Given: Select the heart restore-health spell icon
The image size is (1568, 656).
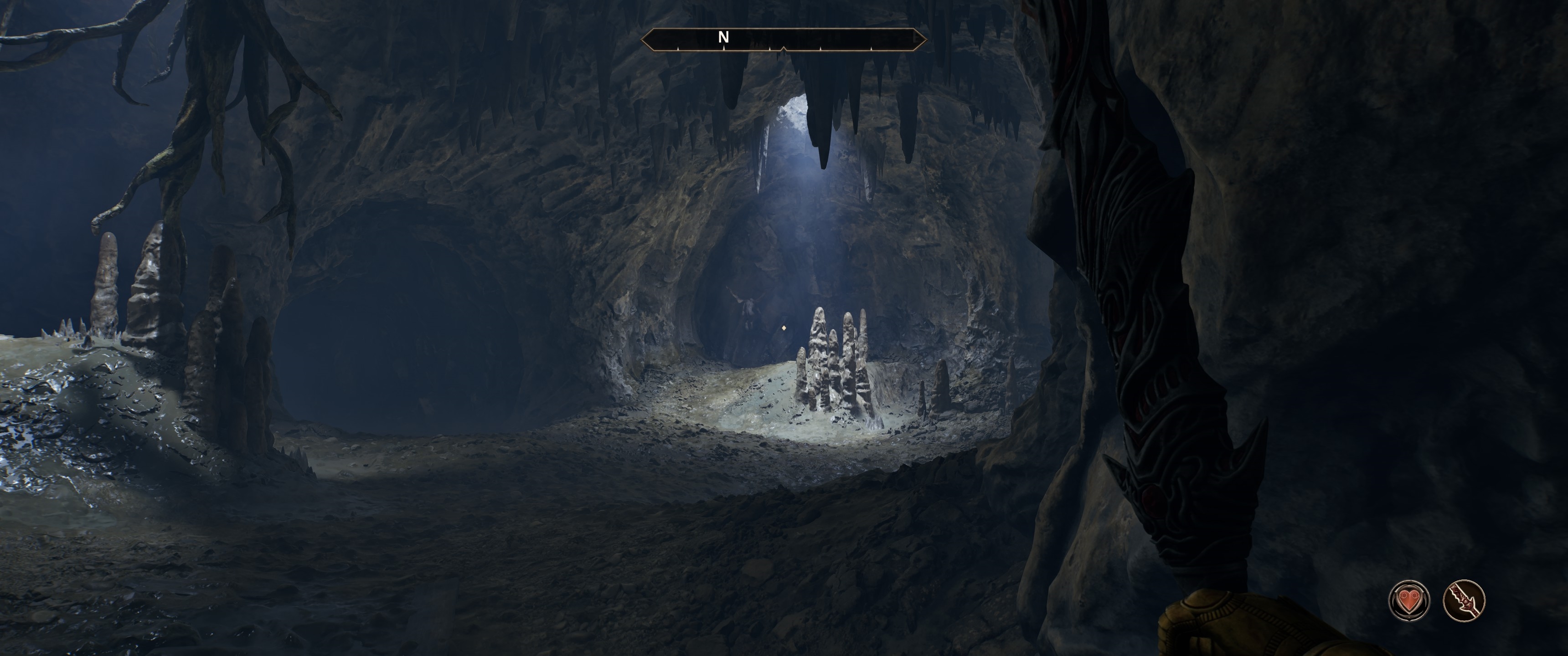Looking at the screenshot, I should coord(1408,600).
